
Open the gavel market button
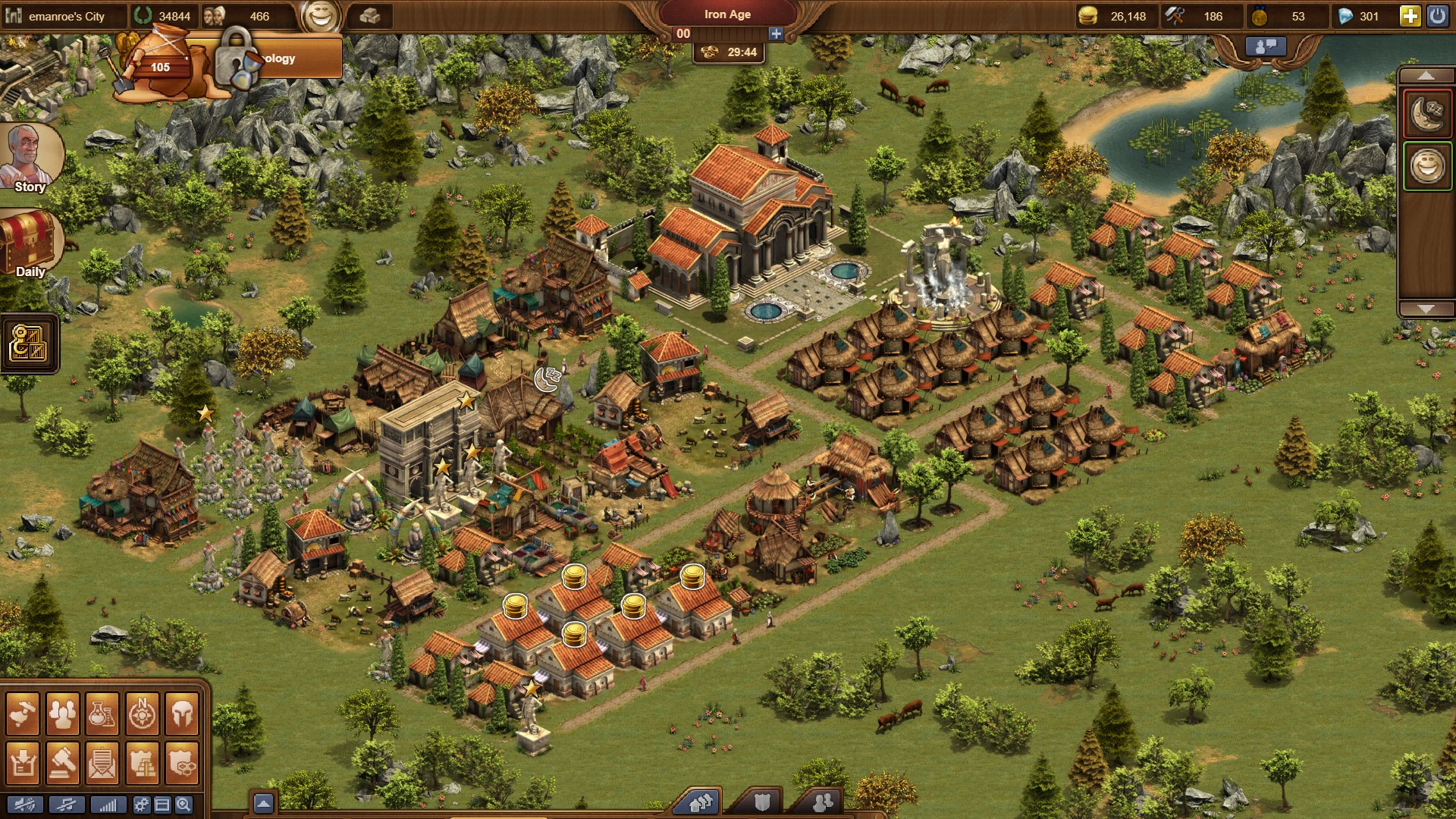coord(63,762)
